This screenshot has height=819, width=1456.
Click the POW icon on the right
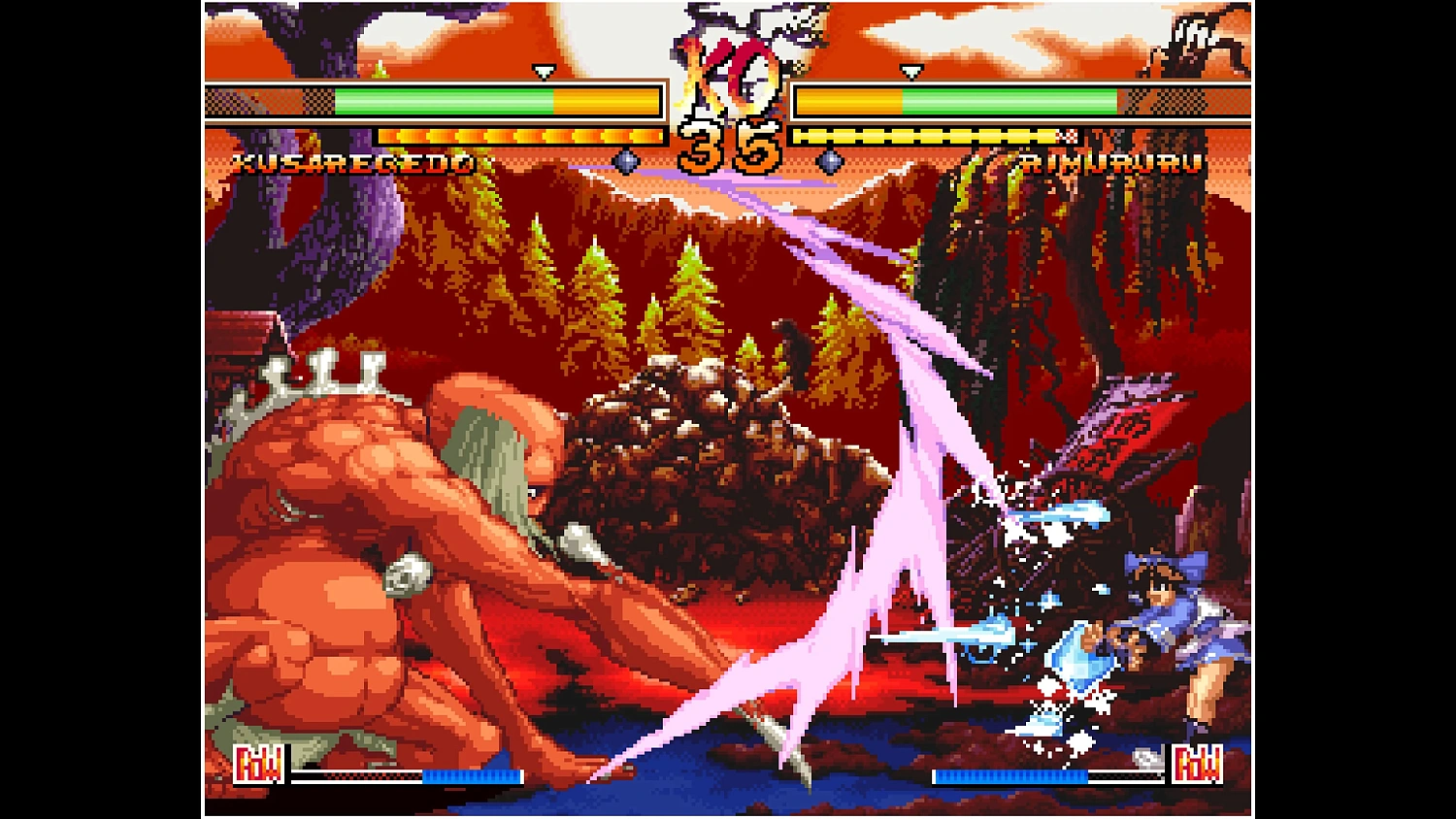(x=1199, y=766)
